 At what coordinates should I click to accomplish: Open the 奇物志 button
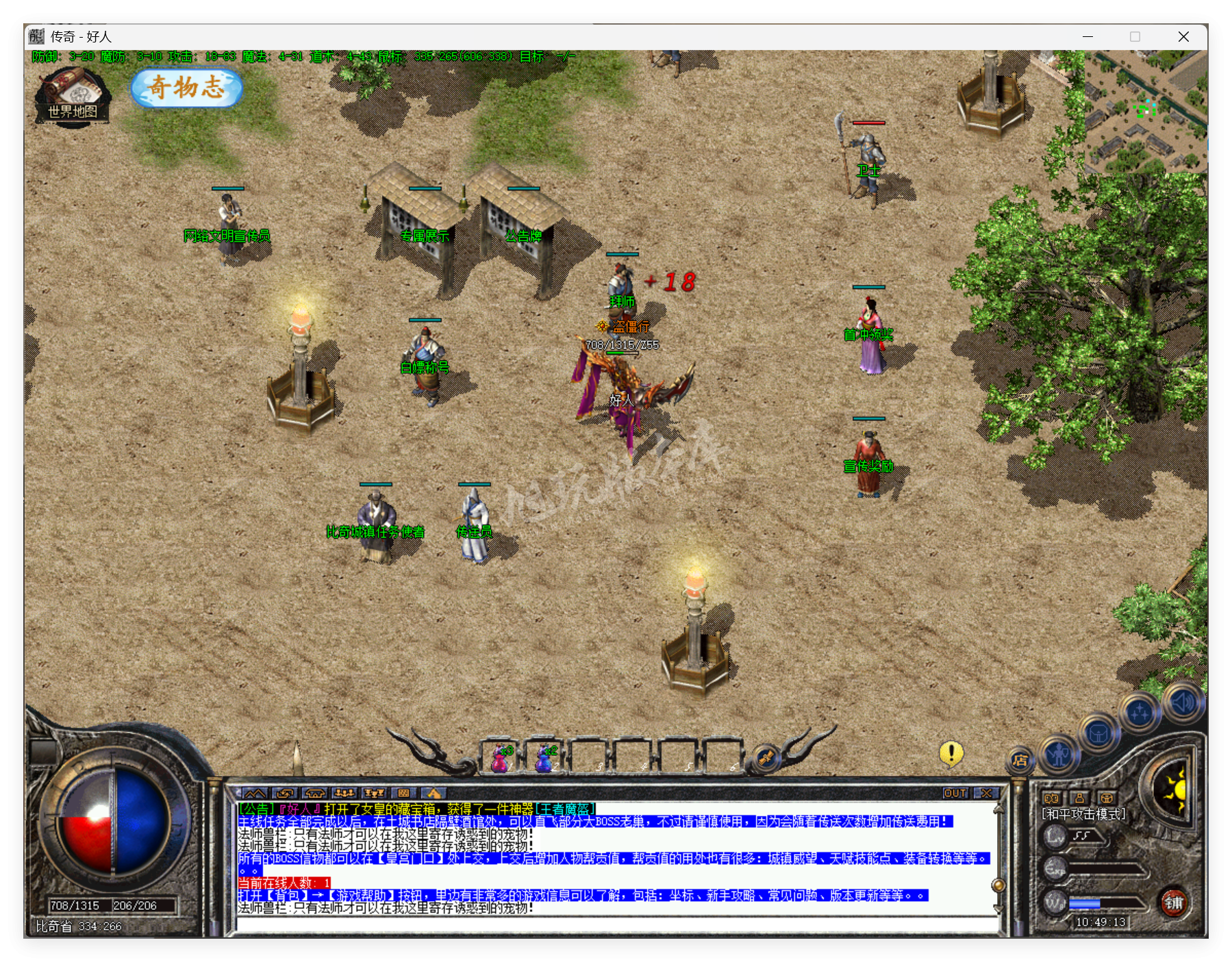point(186,88)
